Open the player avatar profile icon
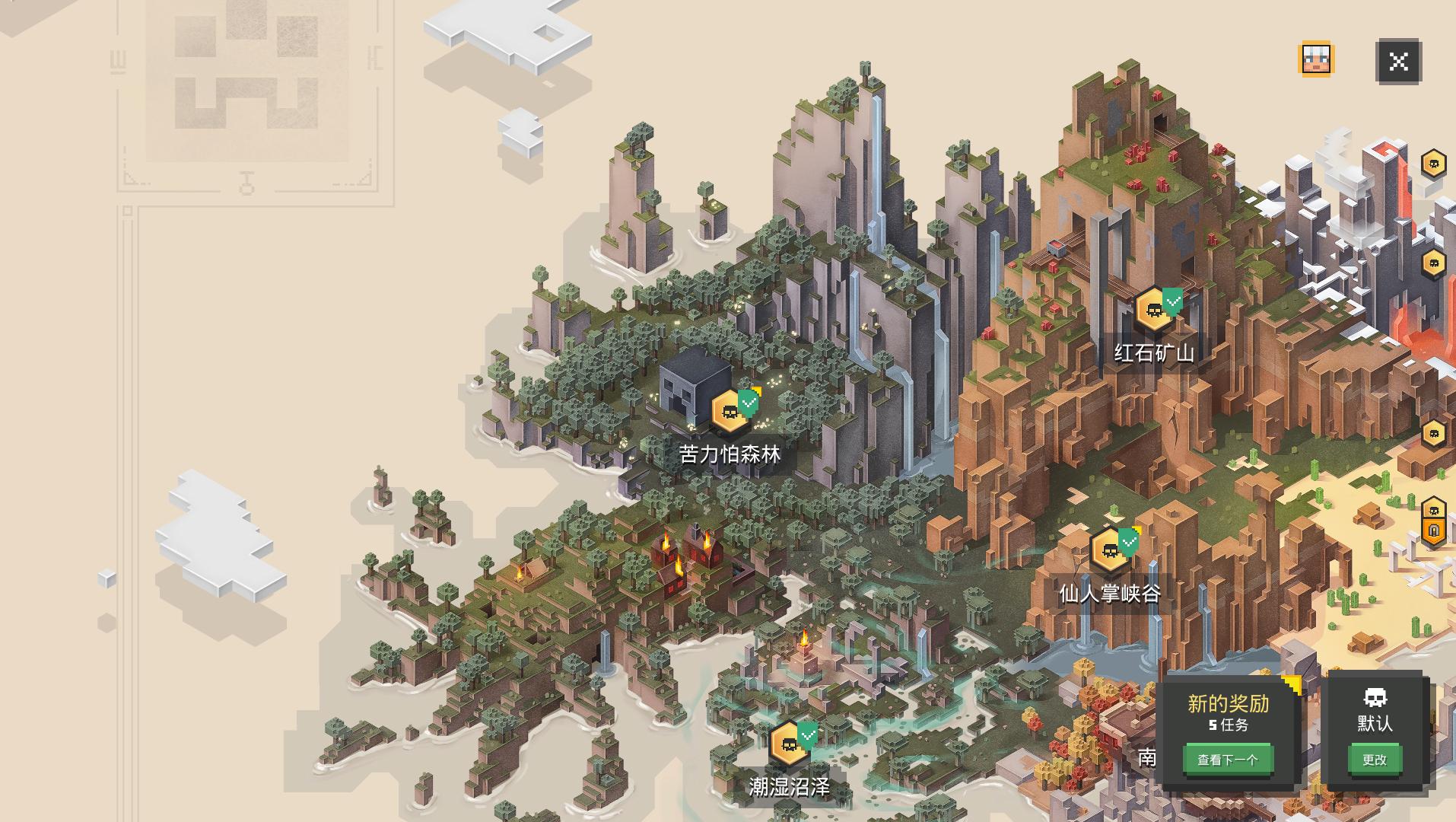The height and width of the screenshot is (822, 1456). 1316,59
